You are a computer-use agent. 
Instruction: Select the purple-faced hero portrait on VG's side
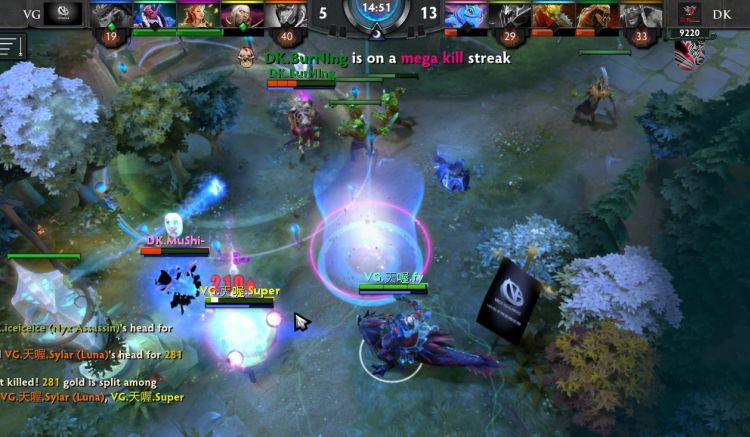pos(151,14)
